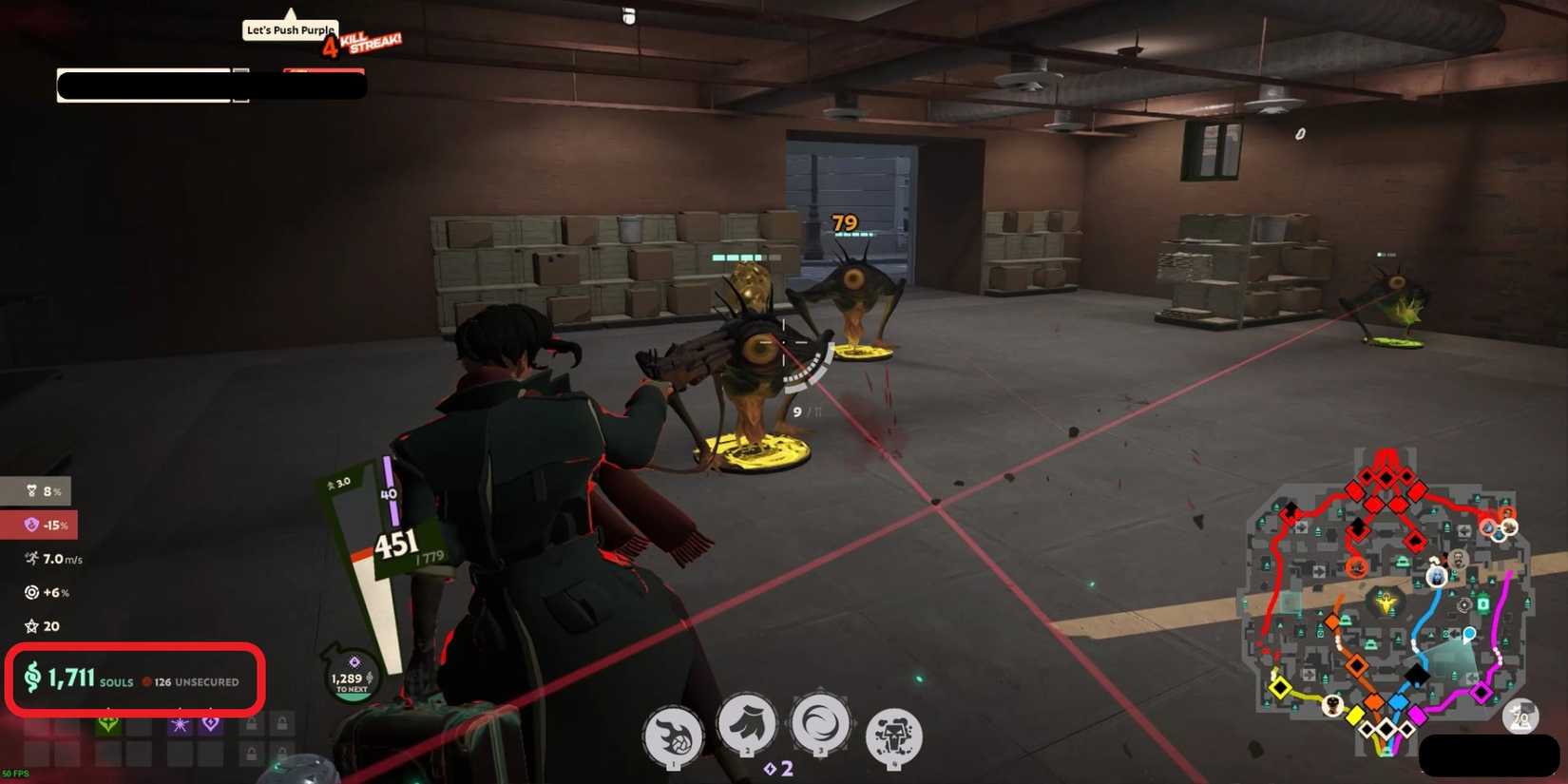Image resolution: width=1568 pixels, height=784 pixels.
Task: Click the green souls currency icon
Action: (x=31, y=678)
